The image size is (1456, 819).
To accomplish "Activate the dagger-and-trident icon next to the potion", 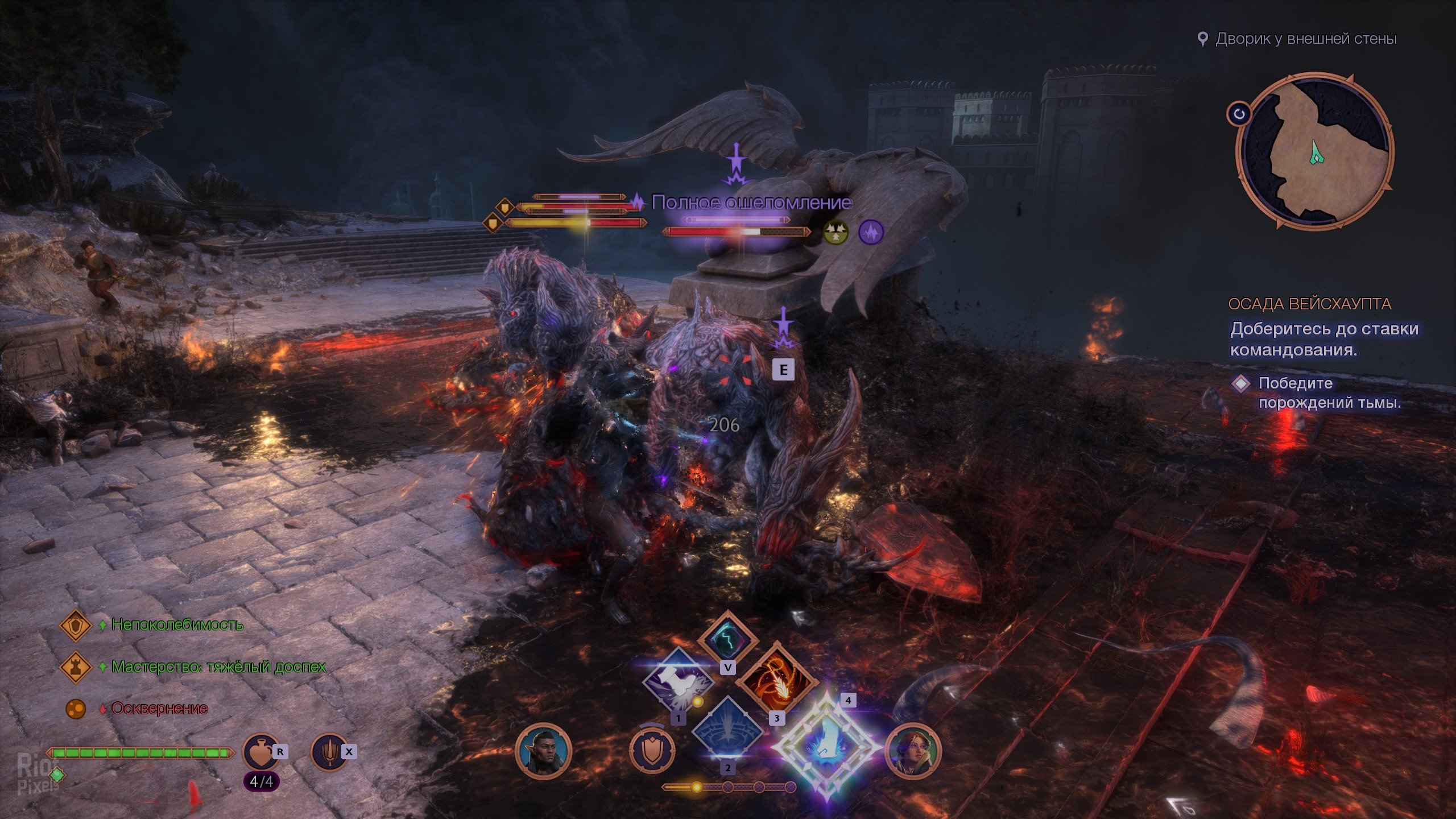I will 329,752.
